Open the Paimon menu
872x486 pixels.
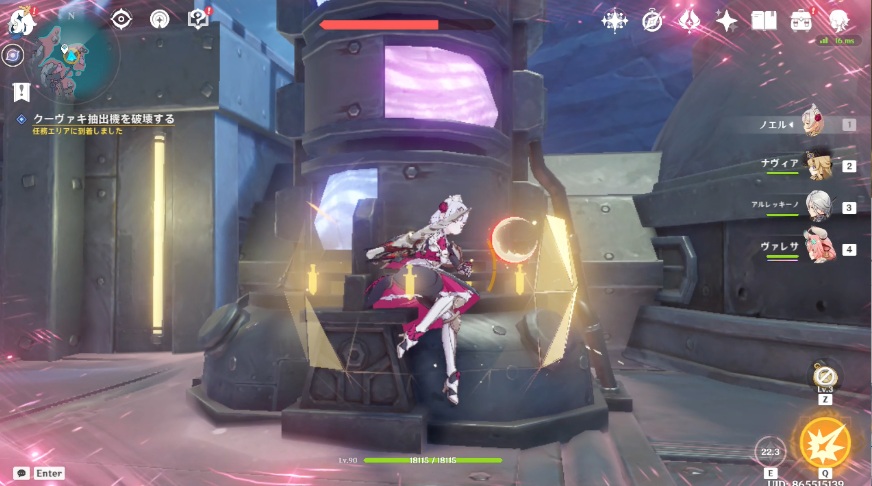tap(22, 24)
